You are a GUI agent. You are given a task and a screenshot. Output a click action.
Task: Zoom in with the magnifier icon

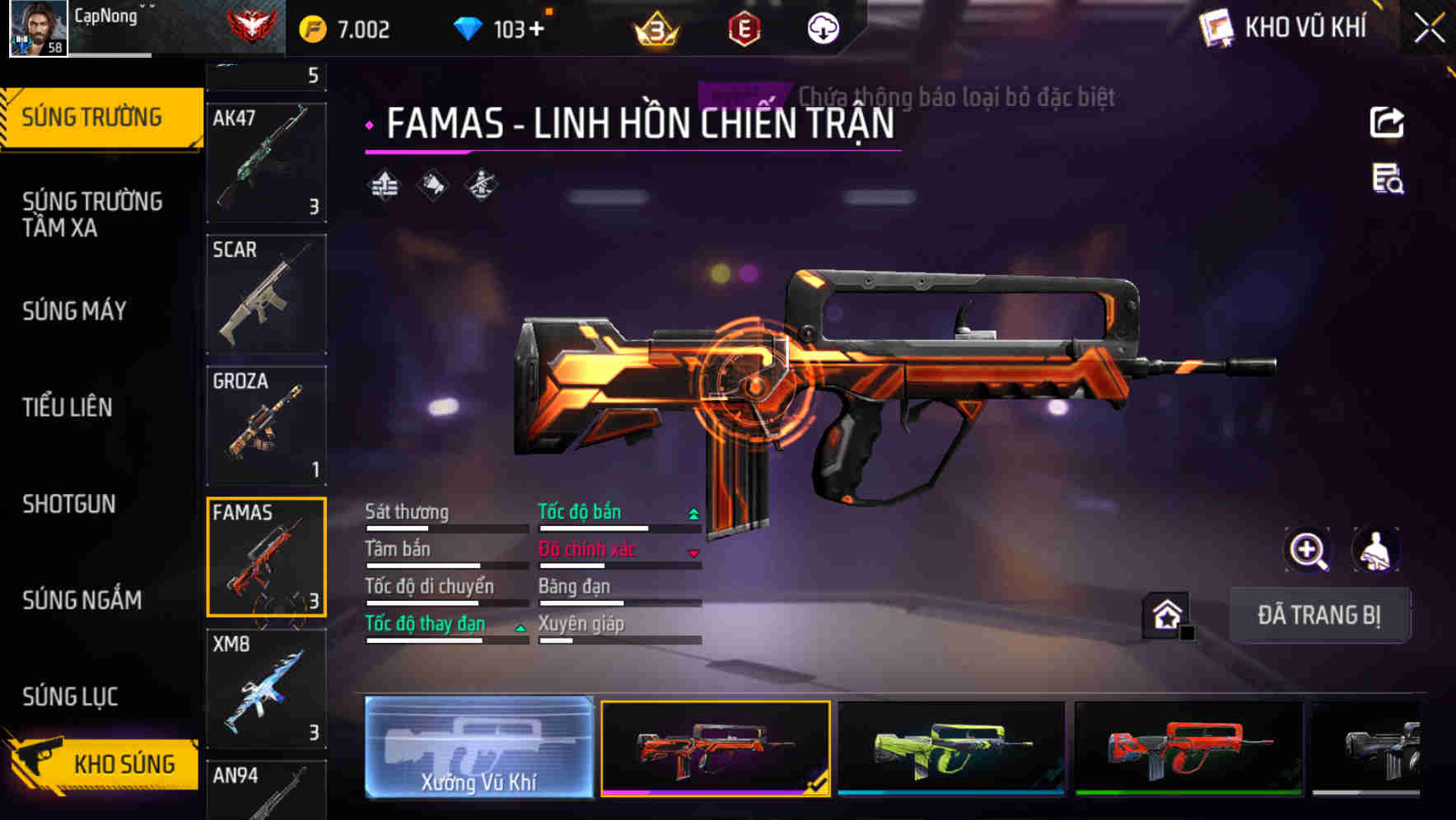click(1307, 550)
